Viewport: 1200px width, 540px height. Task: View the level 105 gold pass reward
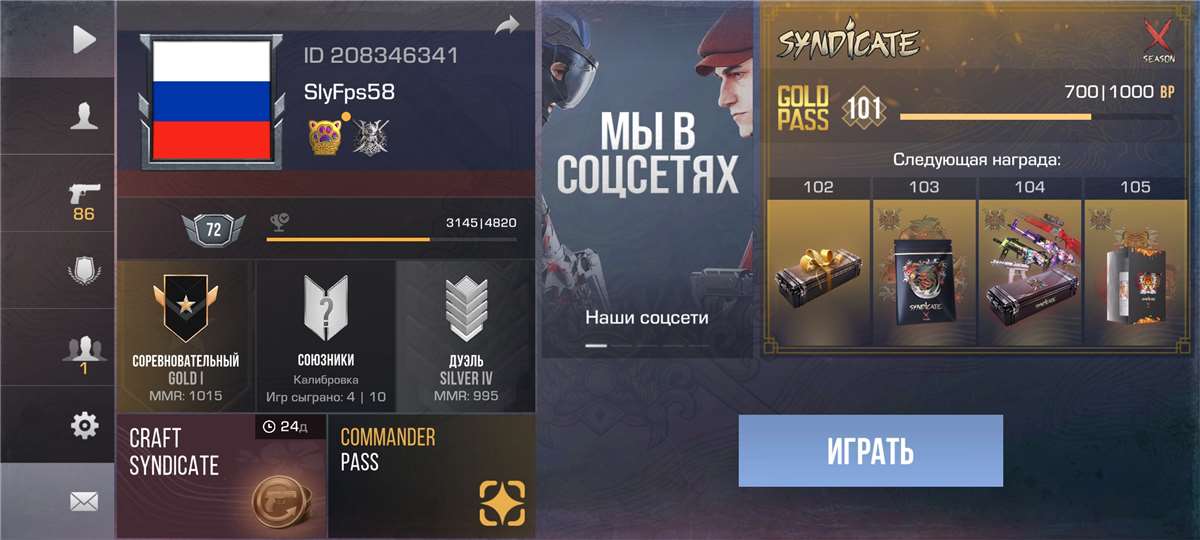(x=1135, y=266)
